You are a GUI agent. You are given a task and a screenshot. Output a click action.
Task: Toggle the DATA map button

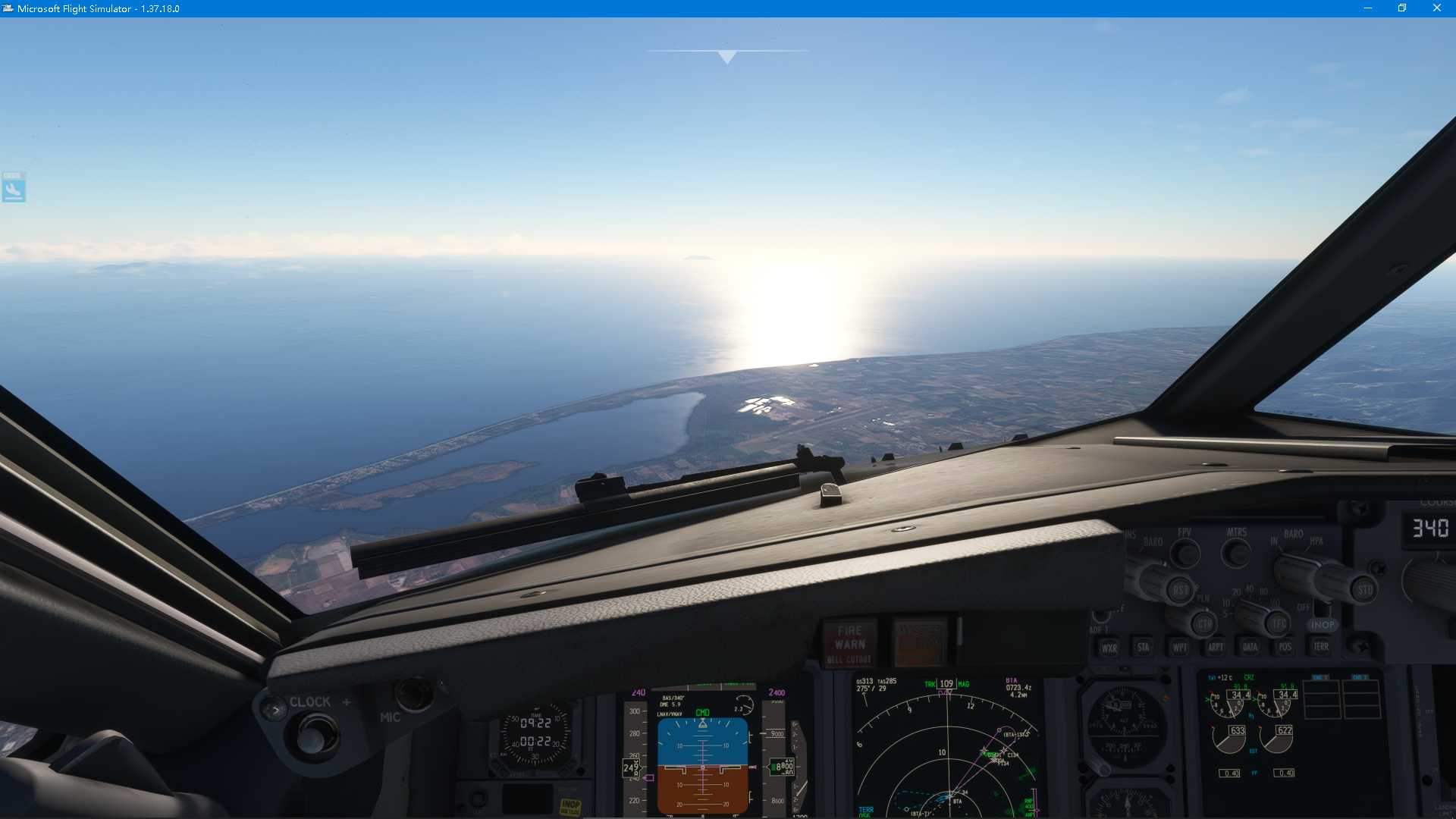(x=1250, y=648)
